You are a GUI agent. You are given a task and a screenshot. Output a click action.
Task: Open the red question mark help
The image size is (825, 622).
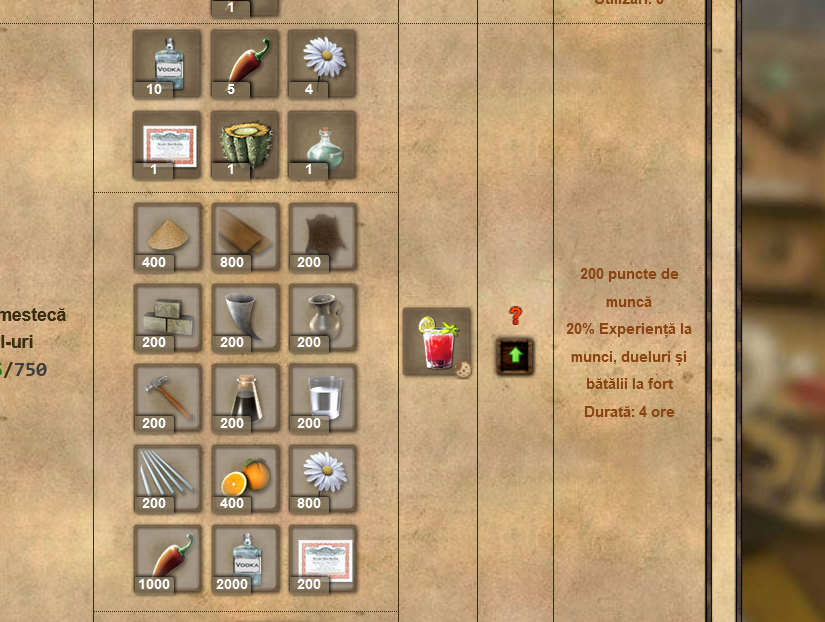(x=516, y=316)
